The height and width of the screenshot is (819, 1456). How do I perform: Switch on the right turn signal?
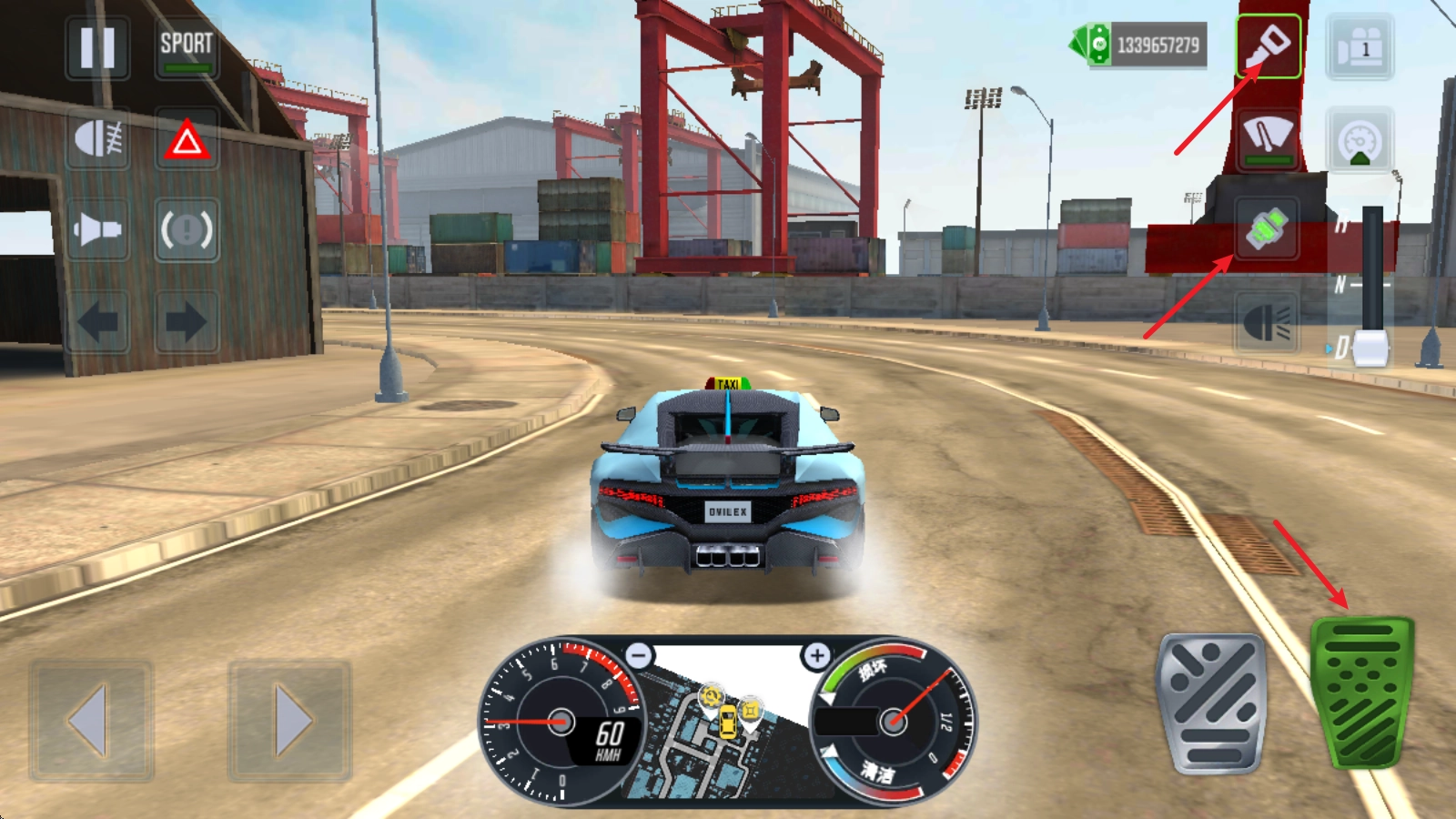(187, 321)
